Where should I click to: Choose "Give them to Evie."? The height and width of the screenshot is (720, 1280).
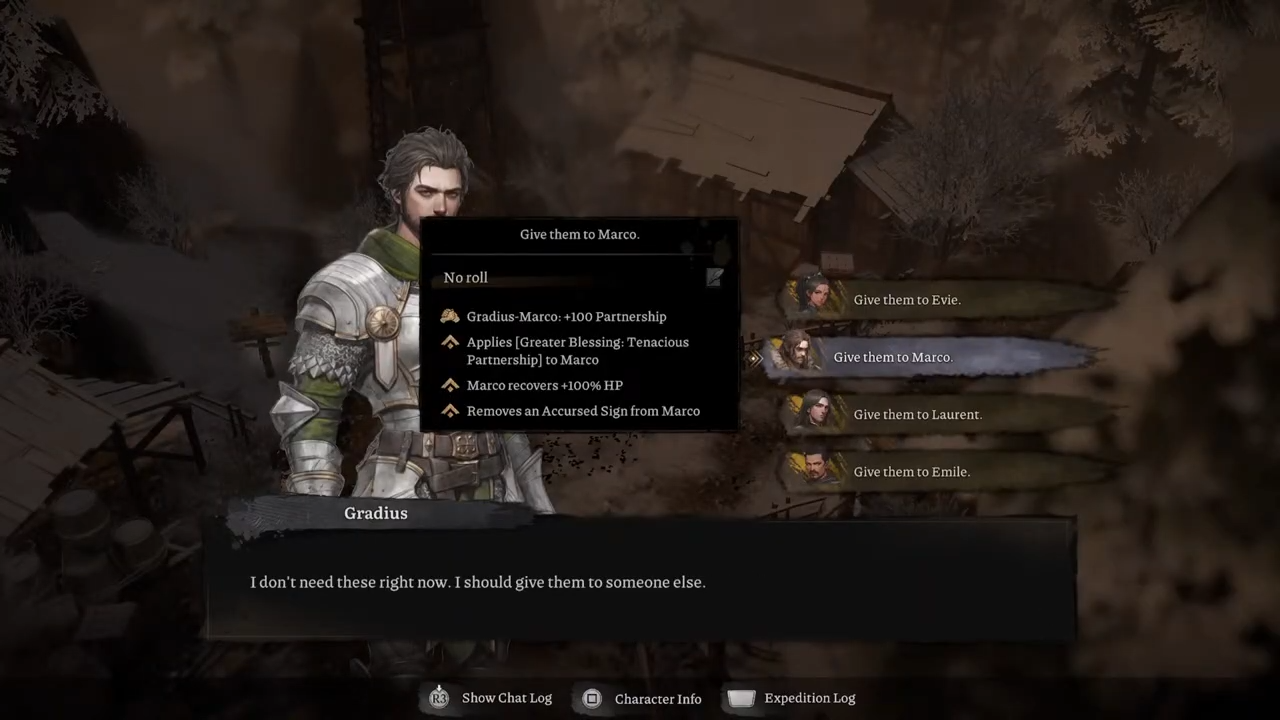(x=906, y=300)
